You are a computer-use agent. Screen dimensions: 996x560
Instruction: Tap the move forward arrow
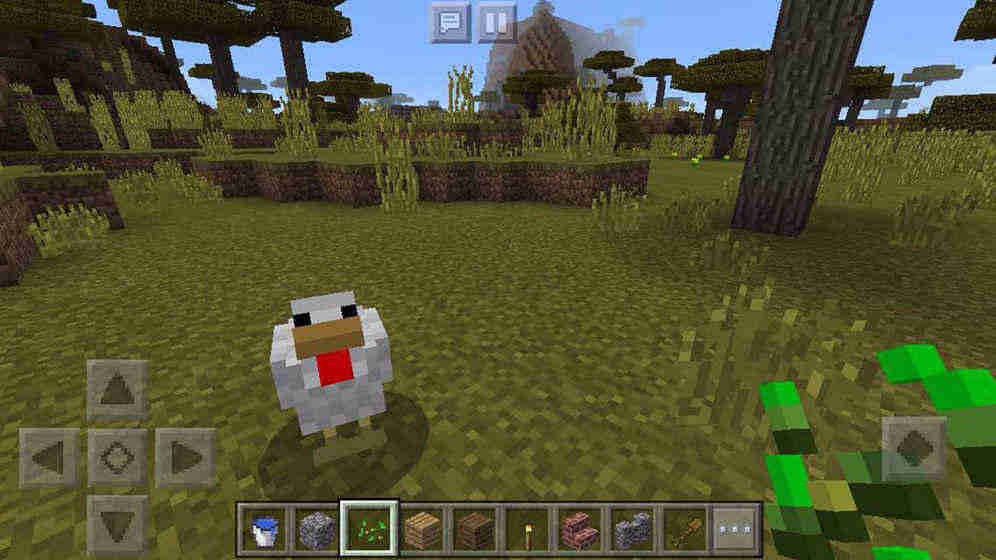[117, 390]
